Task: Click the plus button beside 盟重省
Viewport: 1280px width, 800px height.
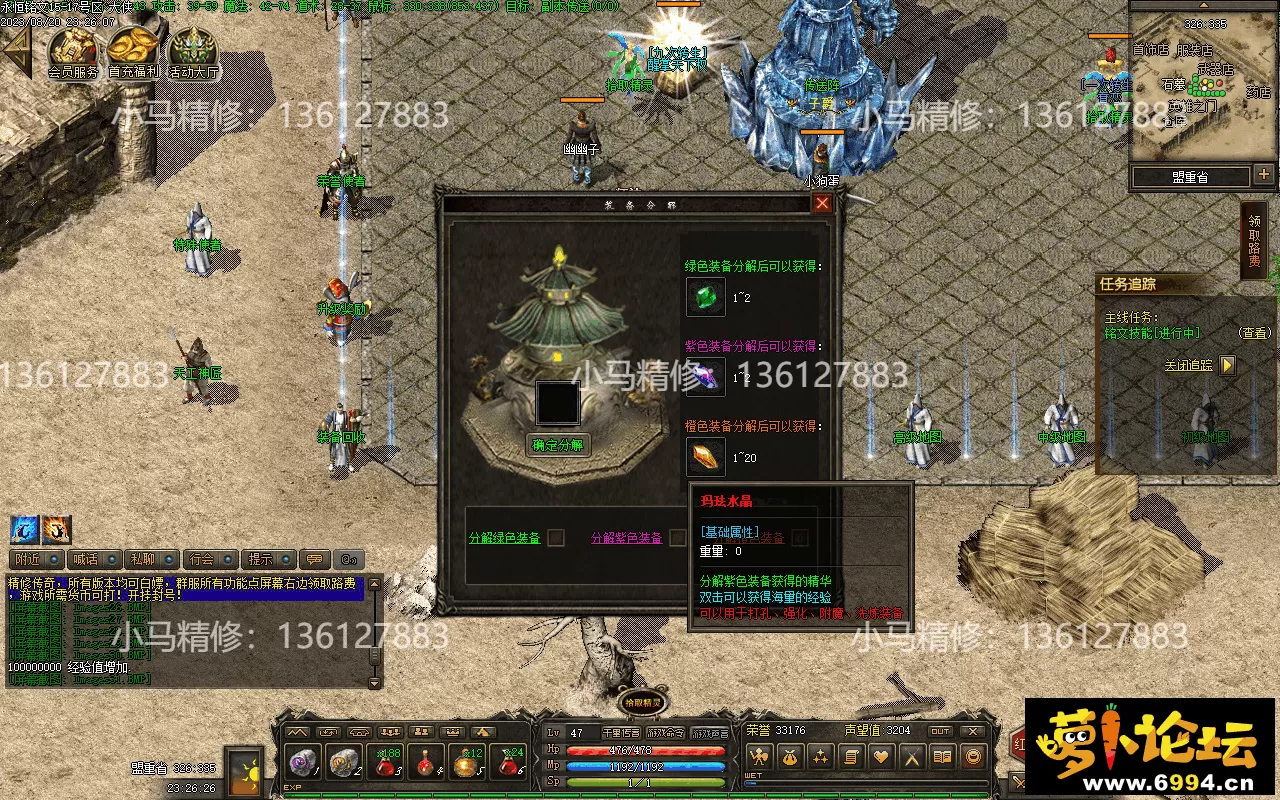Action: point(1264,175)
